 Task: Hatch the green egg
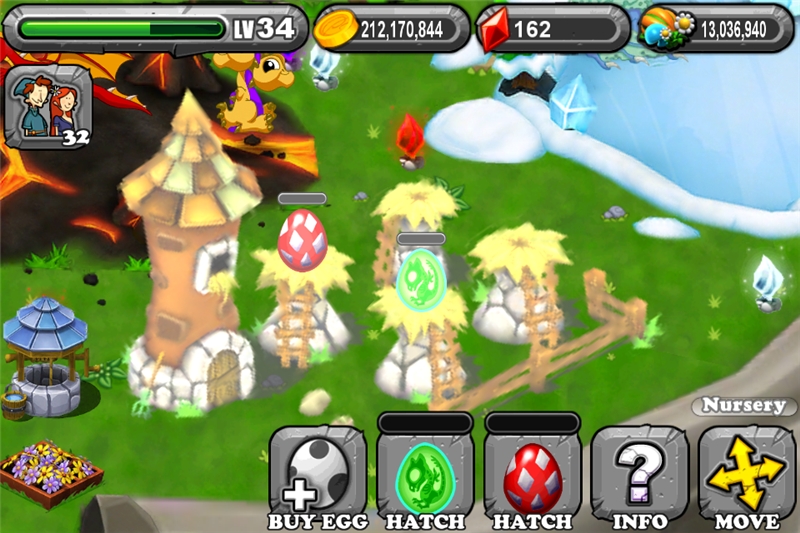(424, 473)
